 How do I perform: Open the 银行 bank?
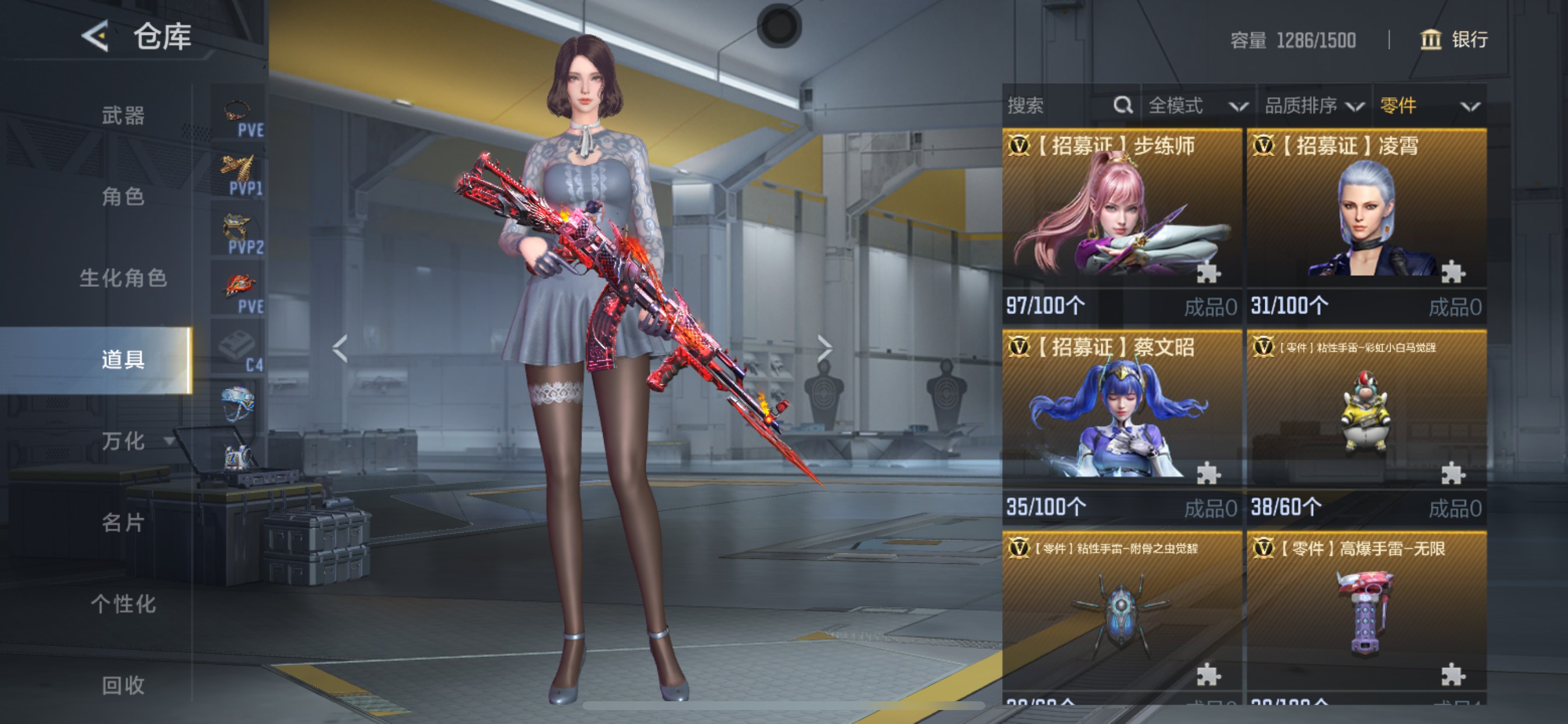1455,40
